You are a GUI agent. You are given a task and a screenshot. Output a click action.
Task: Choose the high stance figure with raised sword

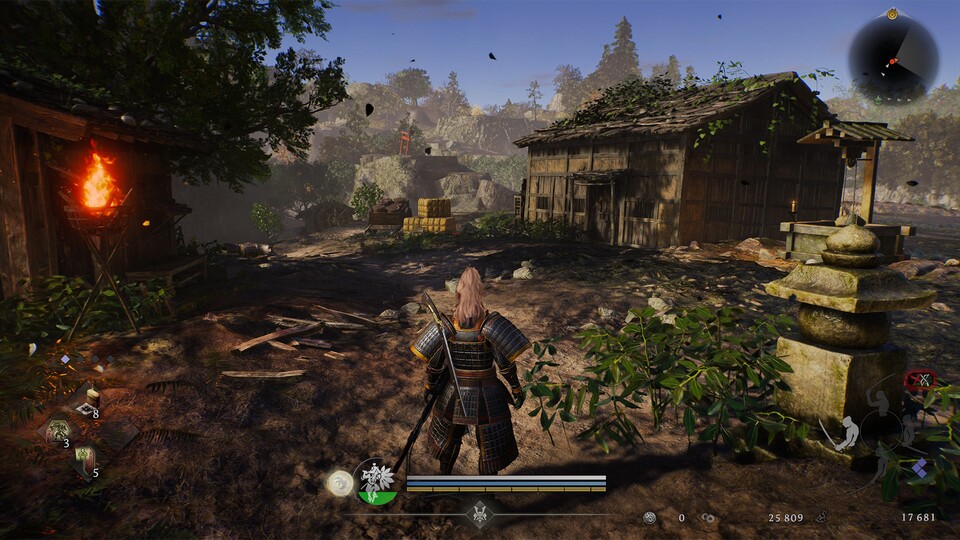point(882,402)
